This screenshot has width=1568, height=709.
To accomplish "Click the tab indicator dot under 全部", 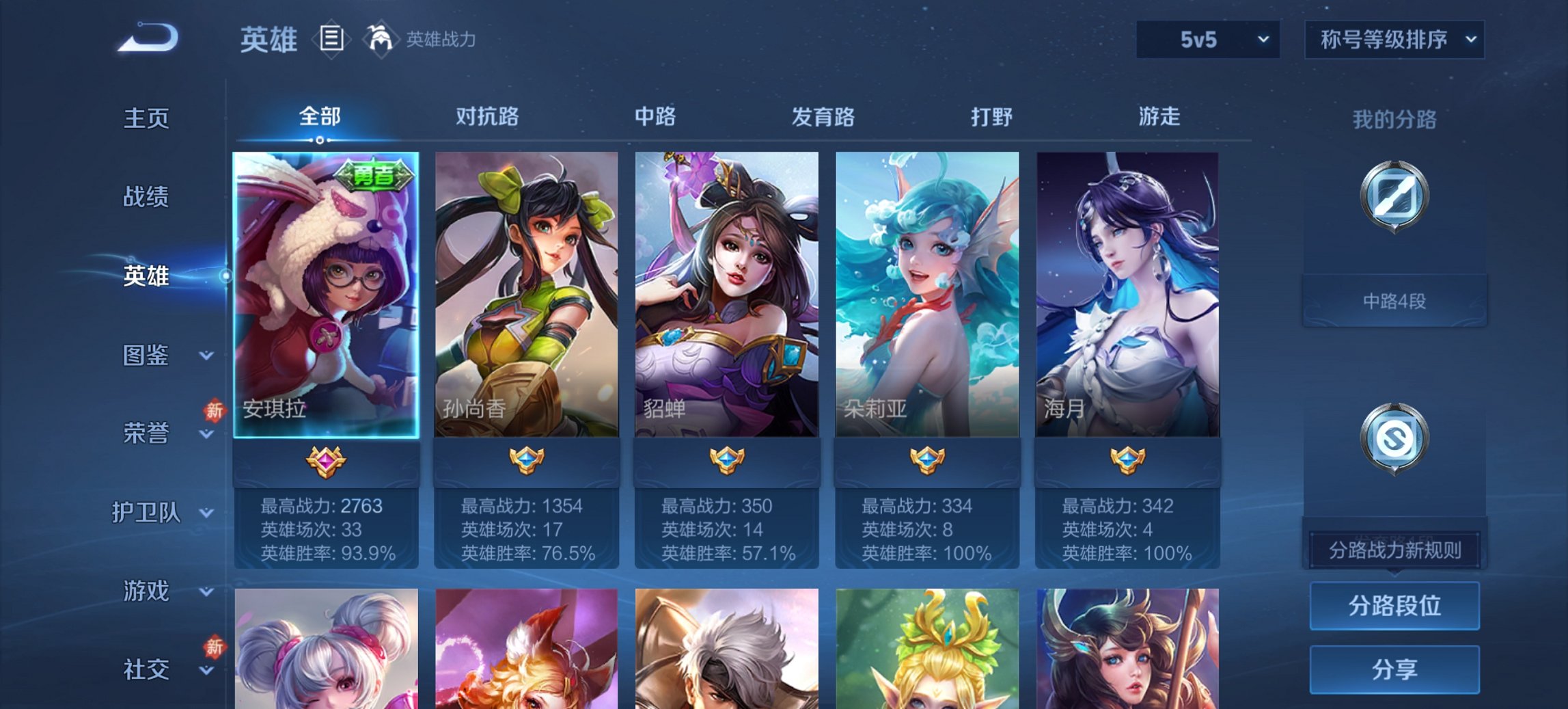I will 319,139.
